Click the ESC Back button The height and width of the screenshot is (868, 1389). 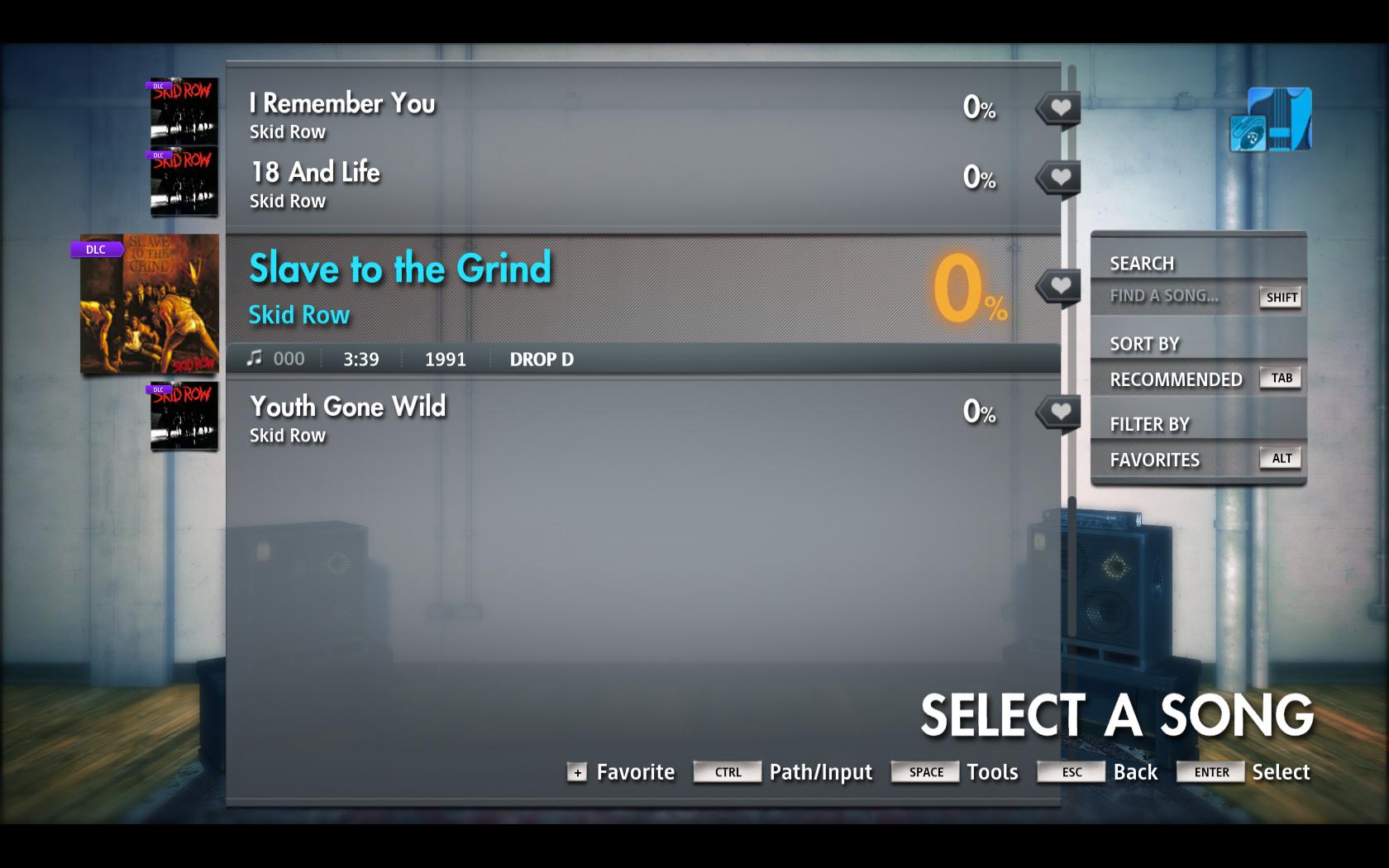[x=1071, y=772]
